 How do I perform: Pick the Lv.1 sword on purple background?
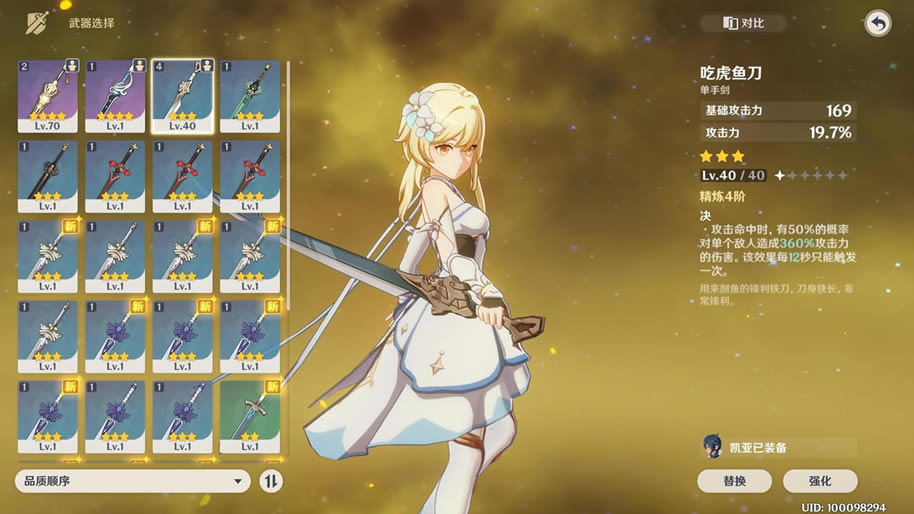[x=114, y=95]
